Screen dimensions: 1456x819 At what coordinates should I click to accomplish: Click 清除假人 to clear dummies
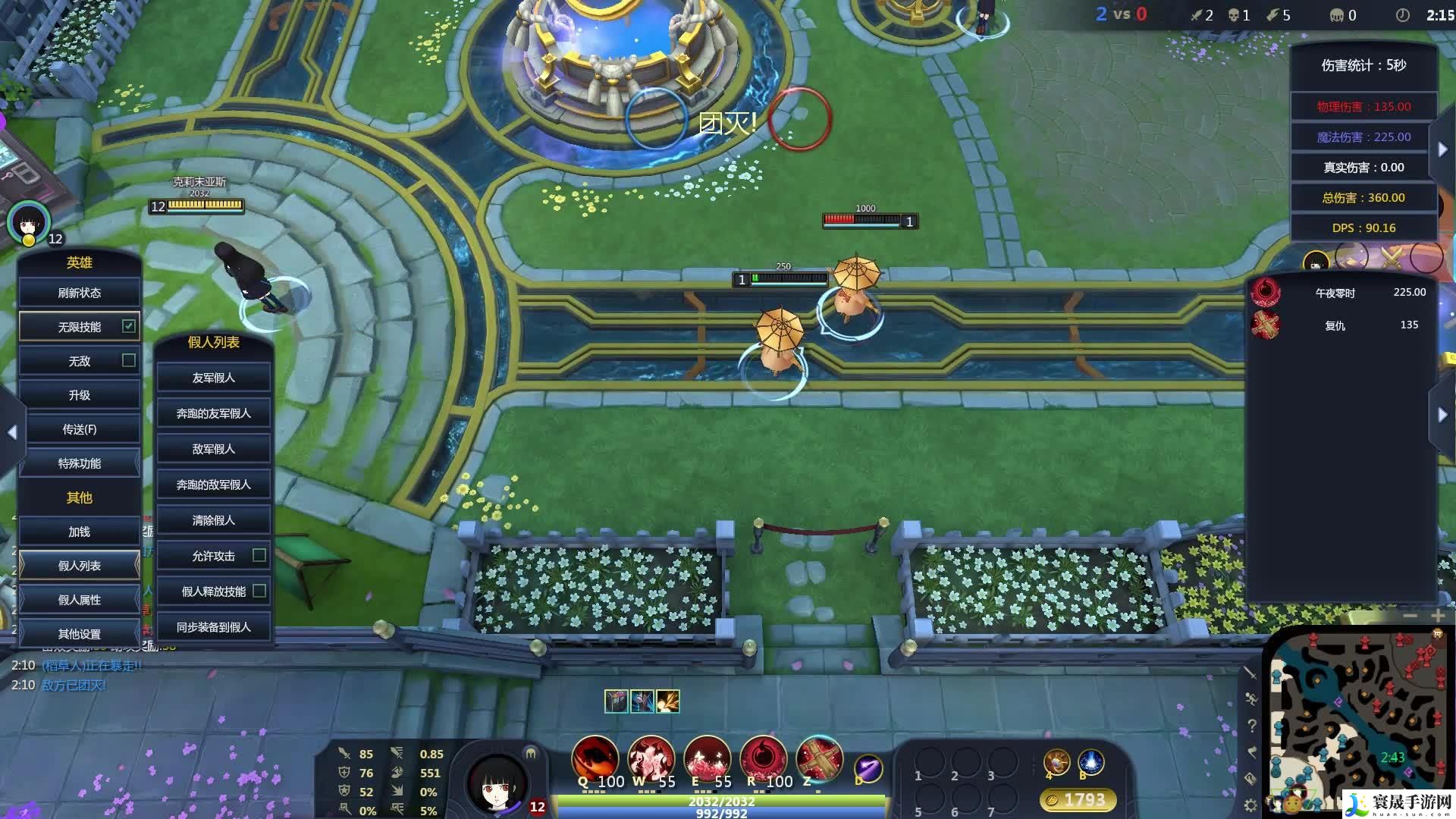[213, 520]
